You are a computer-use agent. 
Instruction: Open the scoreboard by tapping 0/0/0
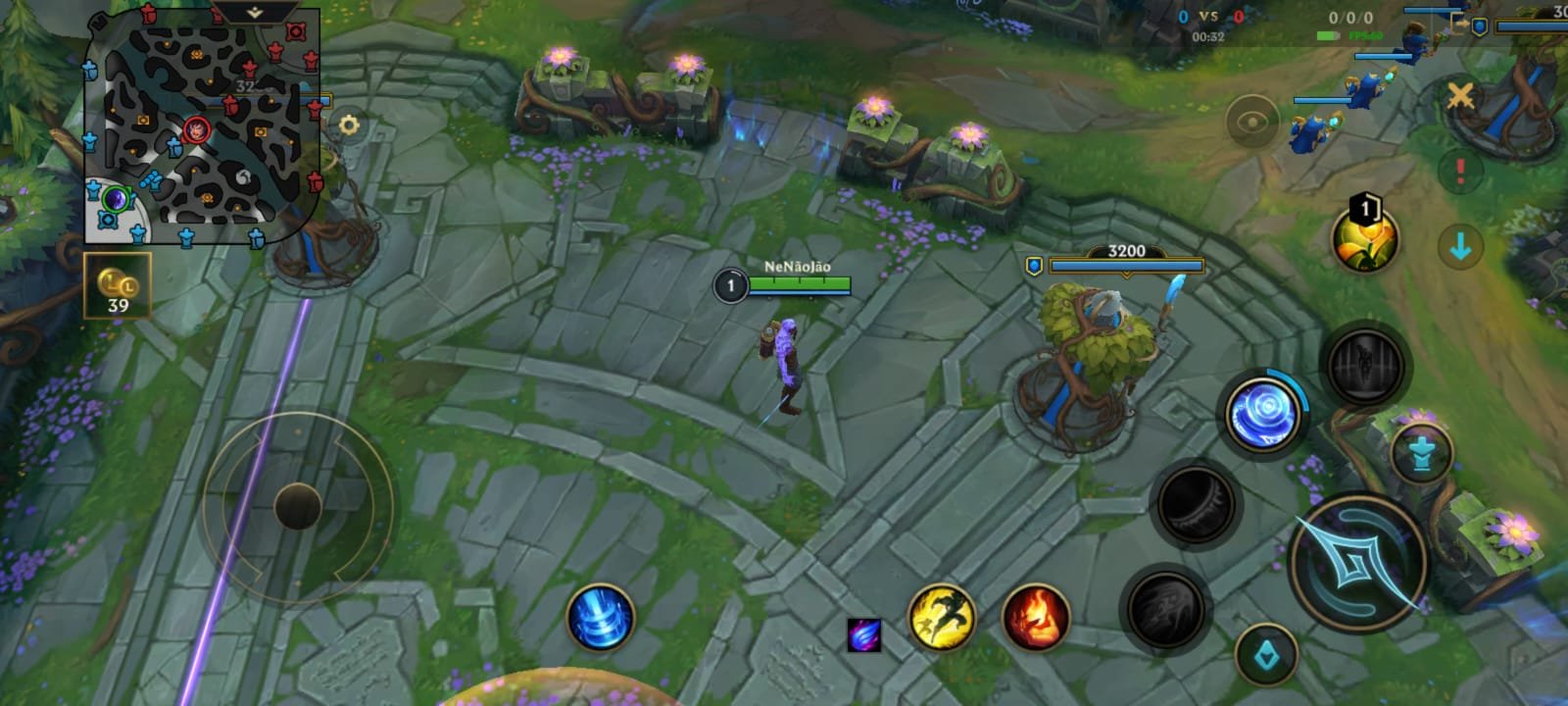coord(1350,17)
